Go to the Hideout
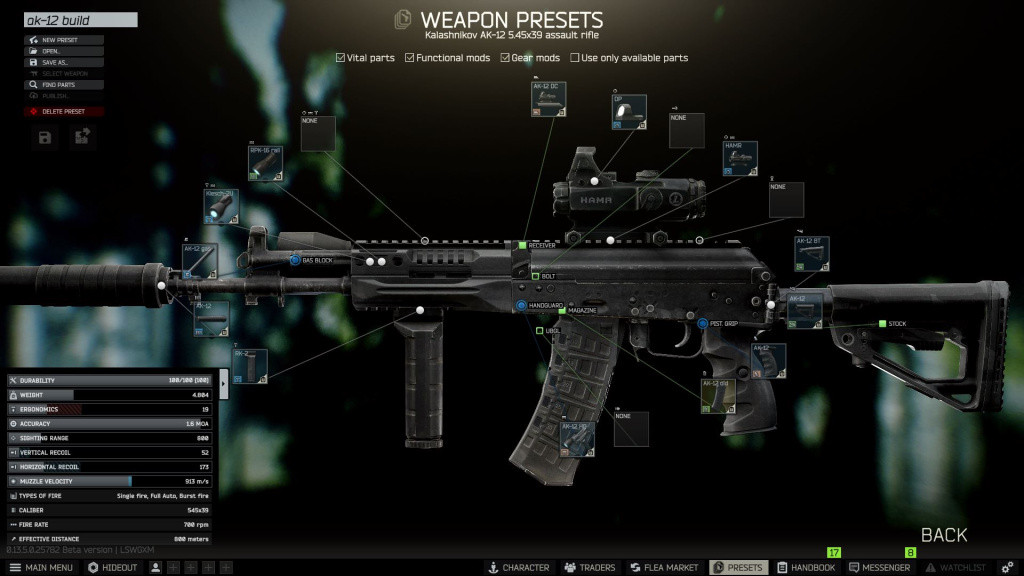The image size is (1024, 576). point(113,567)
